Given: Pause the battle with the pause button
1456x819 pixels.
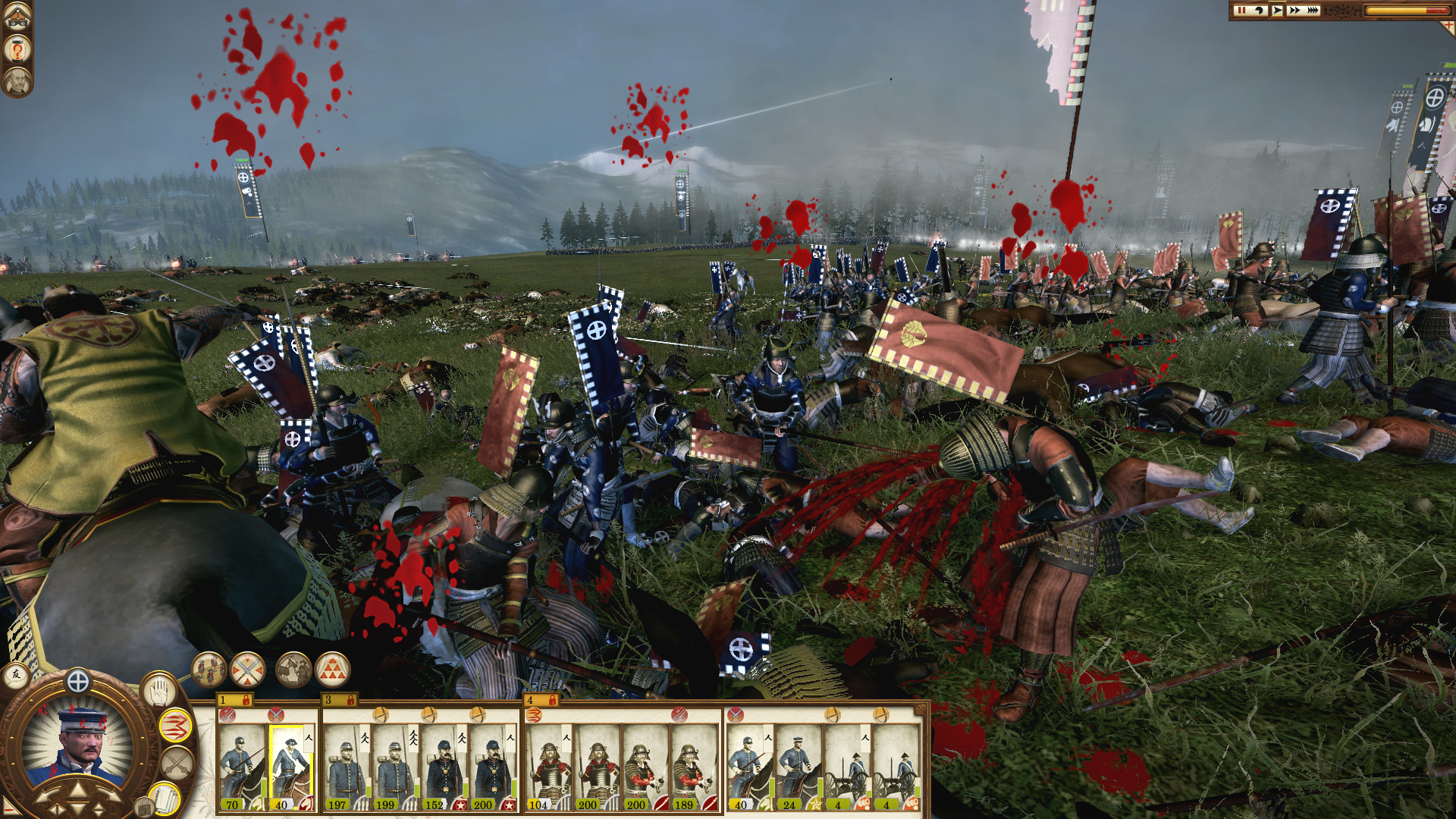Looking at the screenshot, I should tap(1241, 10).
